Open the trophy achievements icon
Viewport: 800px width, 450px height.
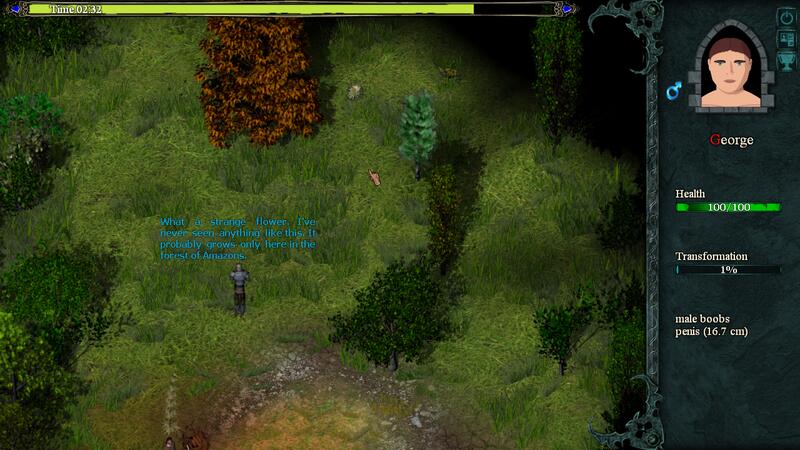786,59
